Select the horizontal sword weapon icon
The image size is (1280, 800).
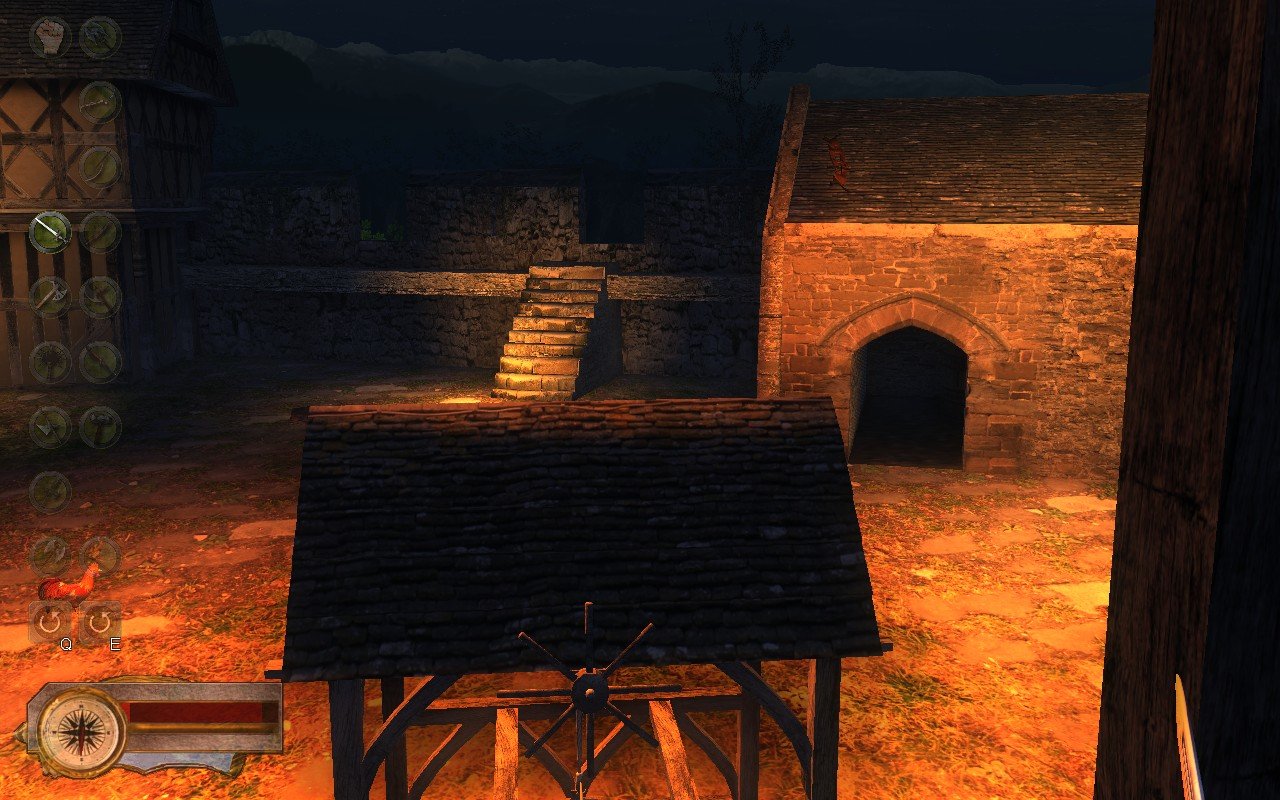click(99, 103)
